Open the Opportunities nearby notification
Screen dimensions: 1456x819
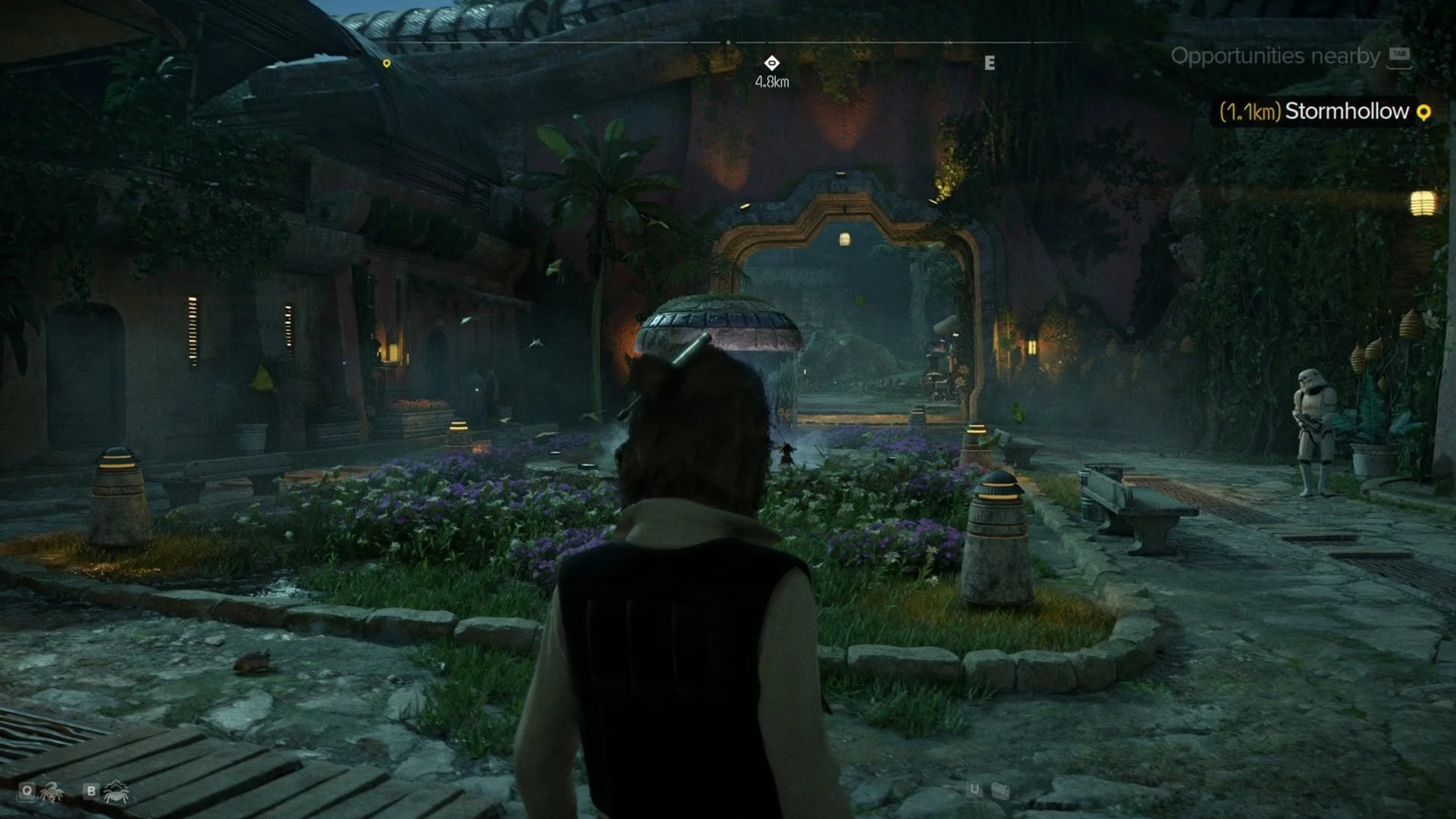point(1275,56)
